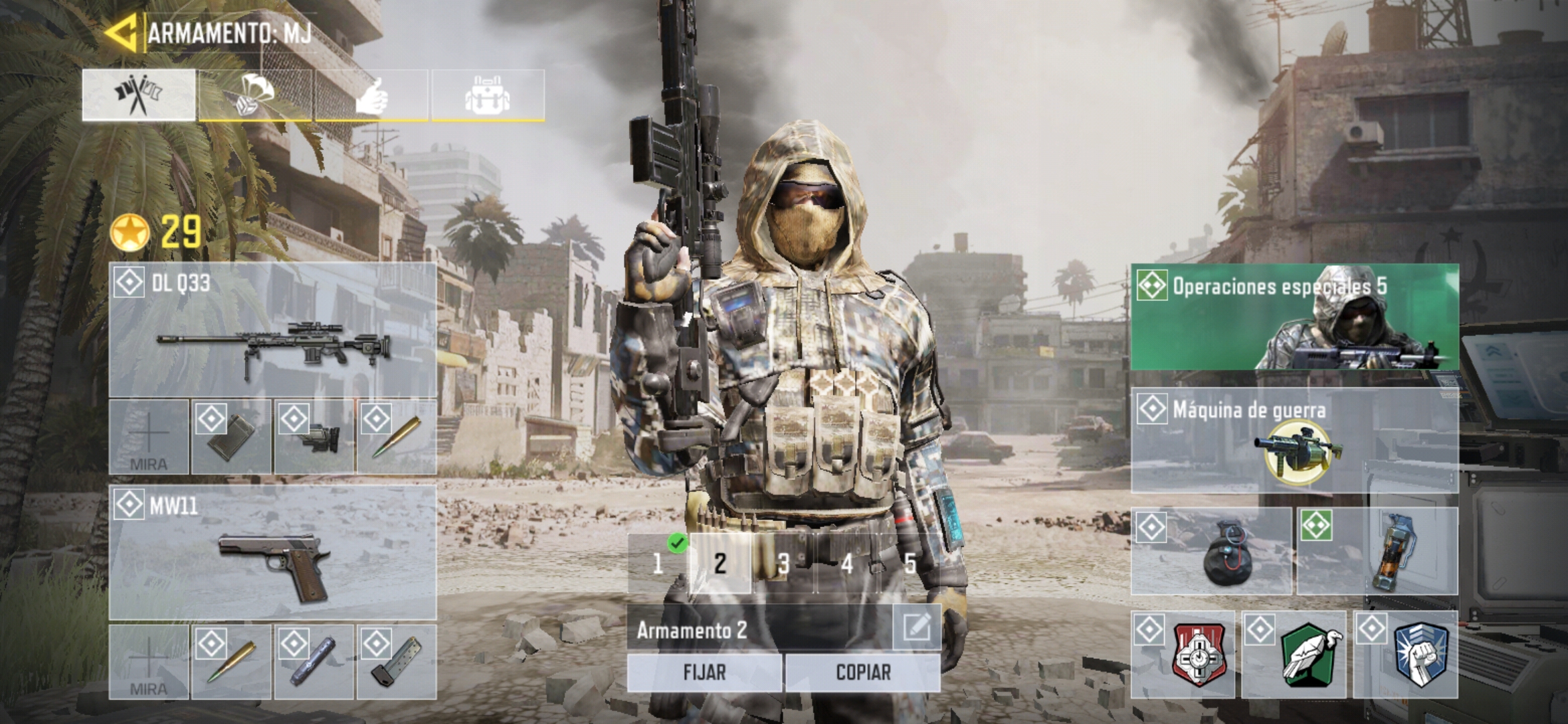The image size is (1568, 724).
Task: Choose the blue fist perk slot
Action: point(1406,655)
